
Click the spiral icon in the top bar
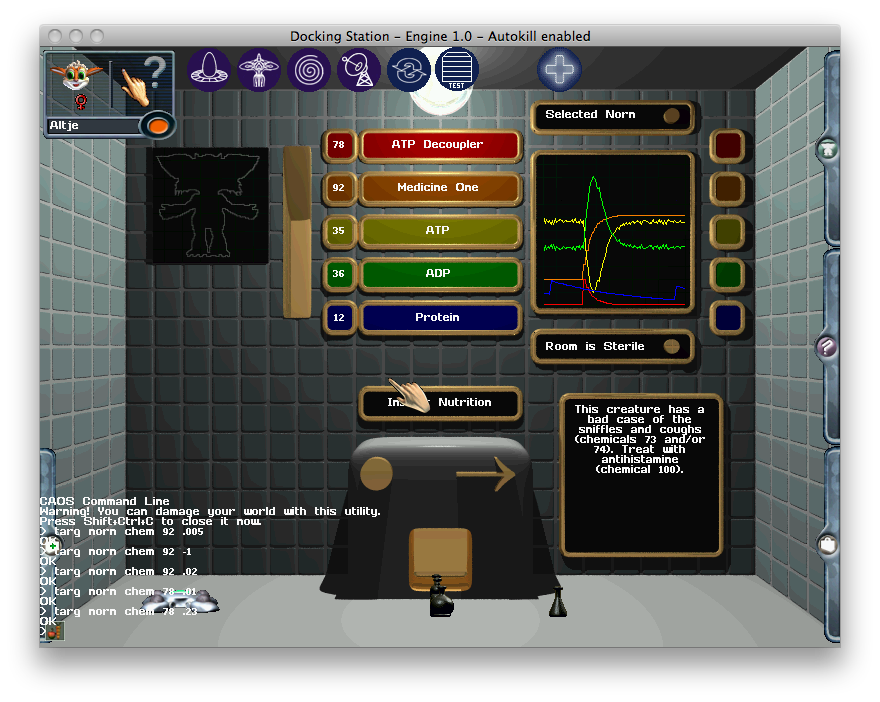coord(309,70)
